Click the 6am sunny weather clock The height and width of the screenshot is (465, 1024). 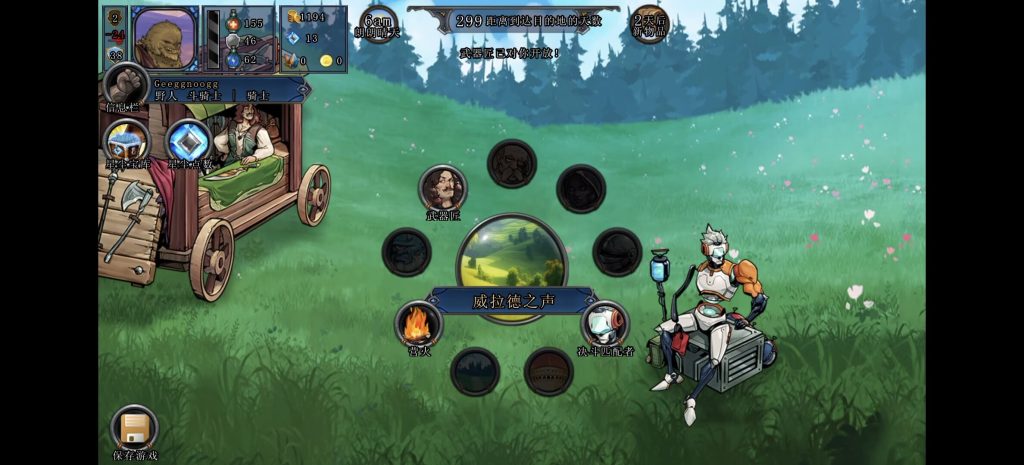379,24
